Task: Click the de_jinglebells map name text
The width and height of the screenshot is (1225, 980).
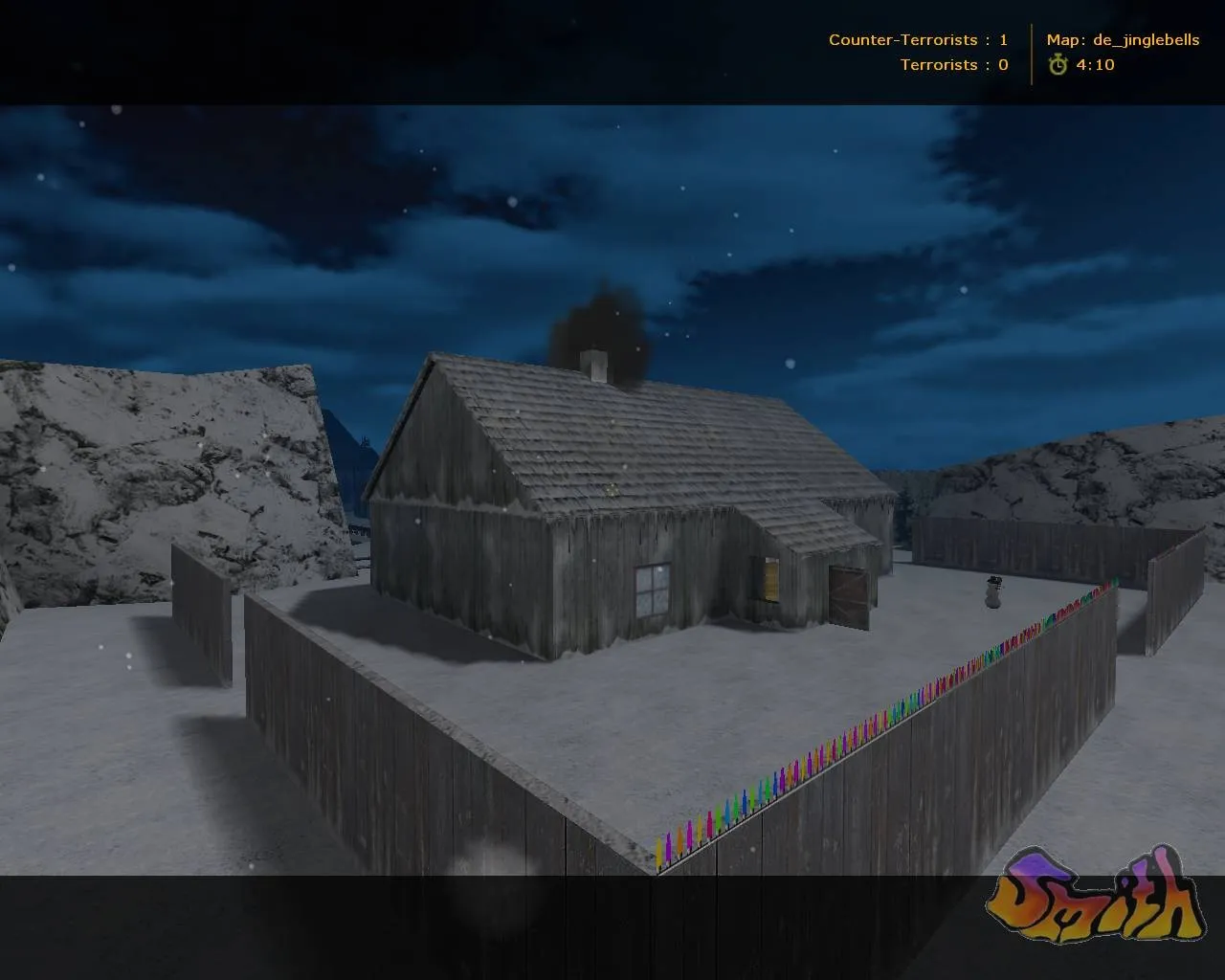Action: 1148,40
